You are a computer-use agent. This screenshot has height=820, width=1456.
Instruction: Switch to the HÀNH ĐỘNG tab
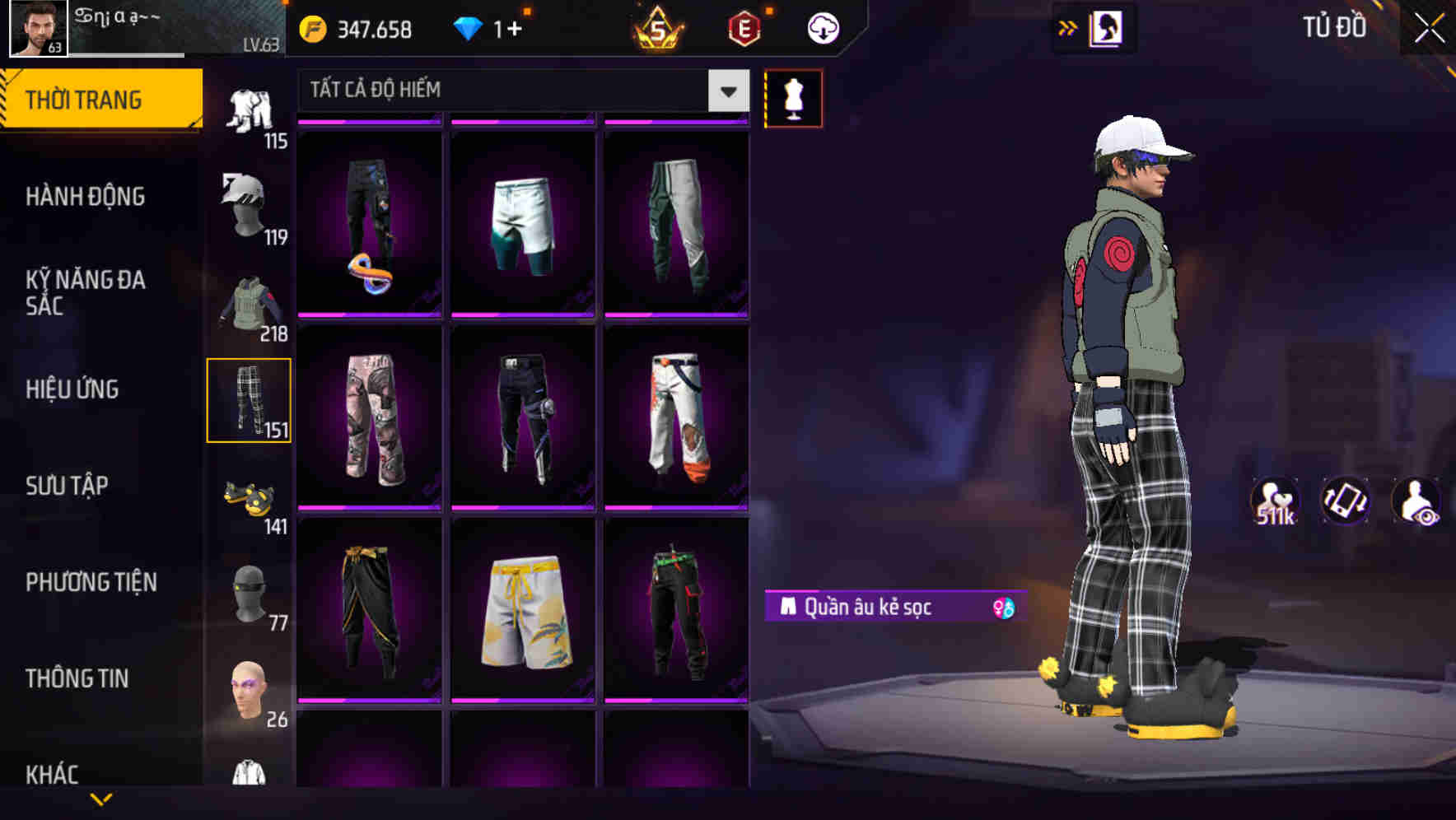(86, 196)
